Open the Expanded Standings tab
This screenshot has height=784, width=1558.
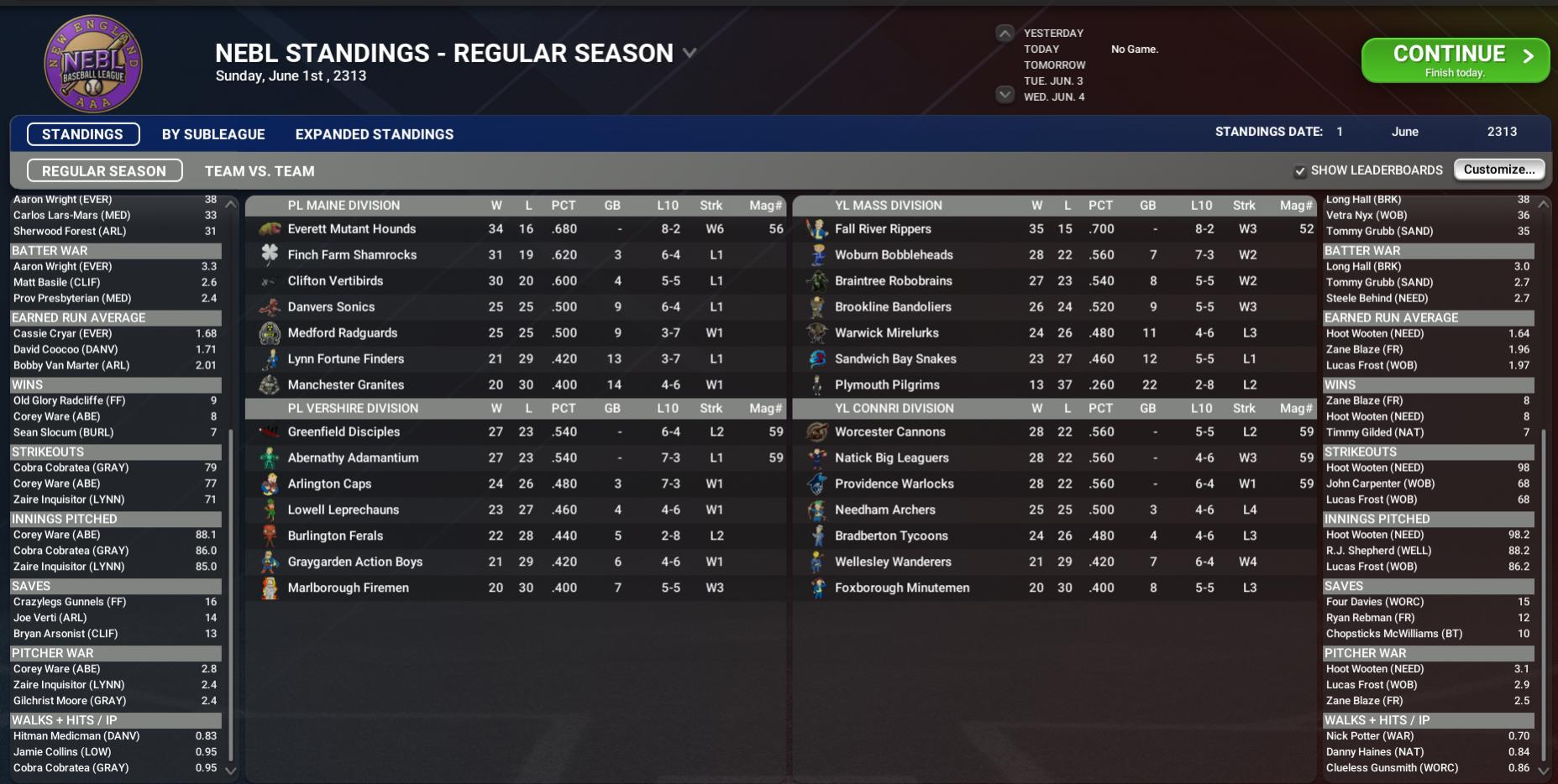(374, 134)
